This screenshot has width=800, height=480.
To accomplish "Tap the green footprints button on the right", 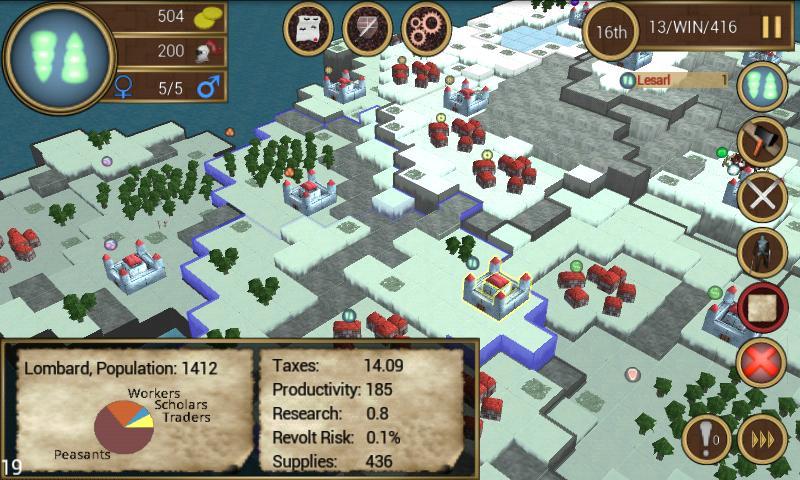I will pos(762,85).
